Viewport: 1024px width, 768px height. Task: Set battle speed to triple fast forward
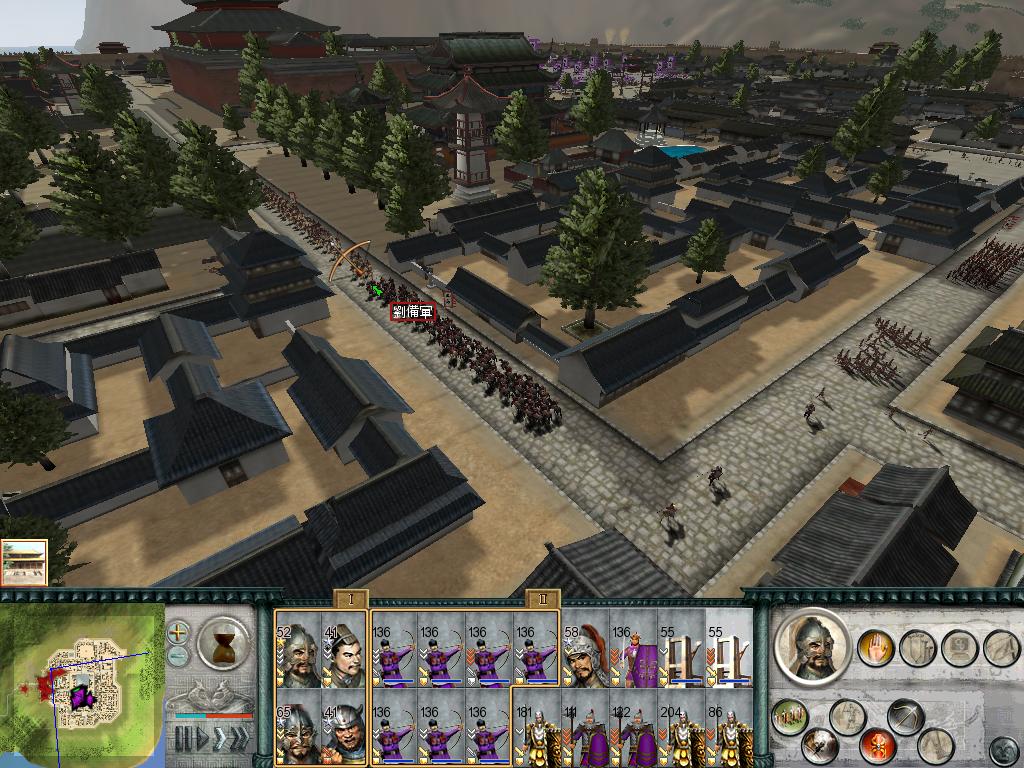241,739
